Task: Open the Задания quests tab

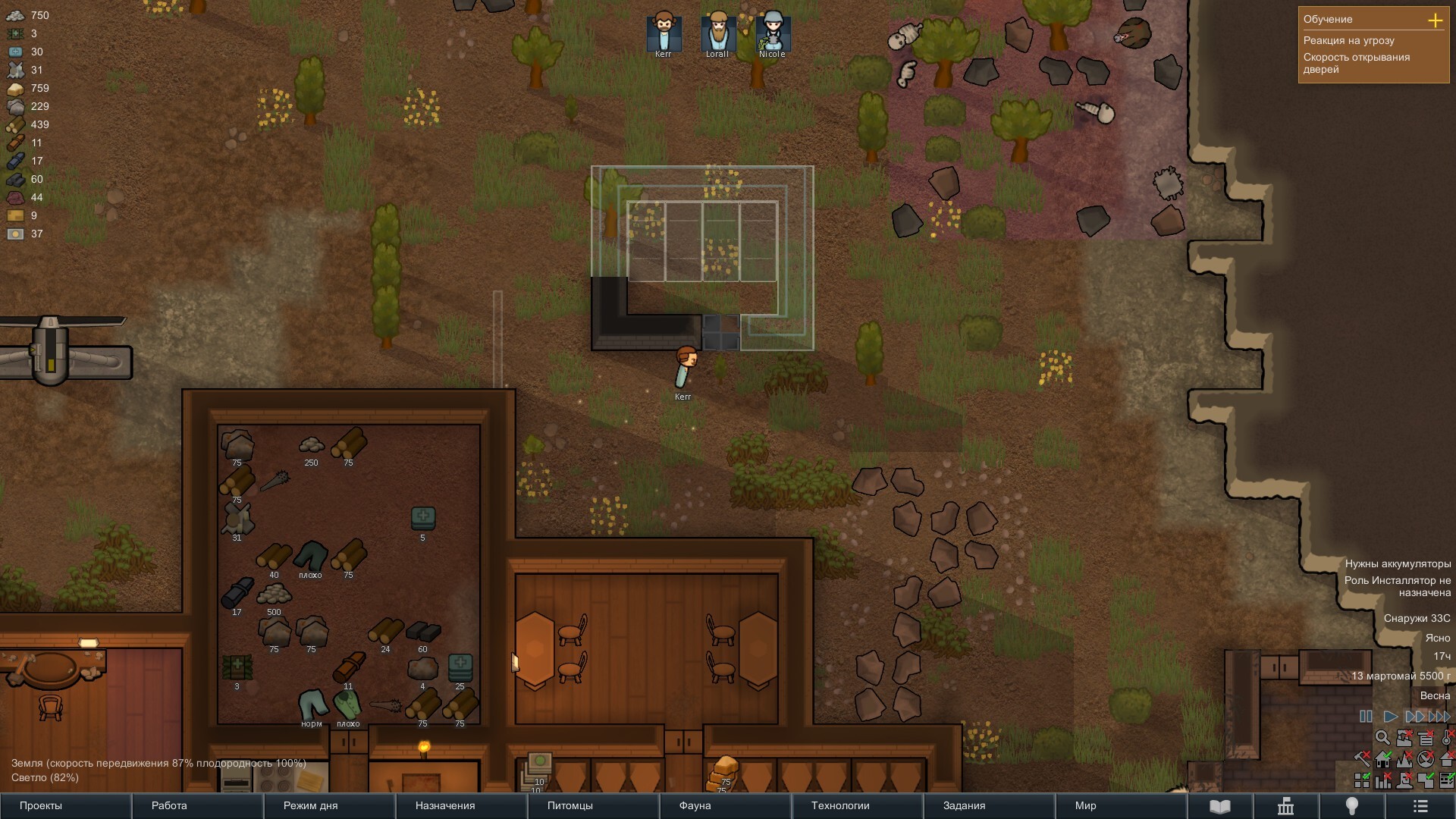Action: click(989, 805)
